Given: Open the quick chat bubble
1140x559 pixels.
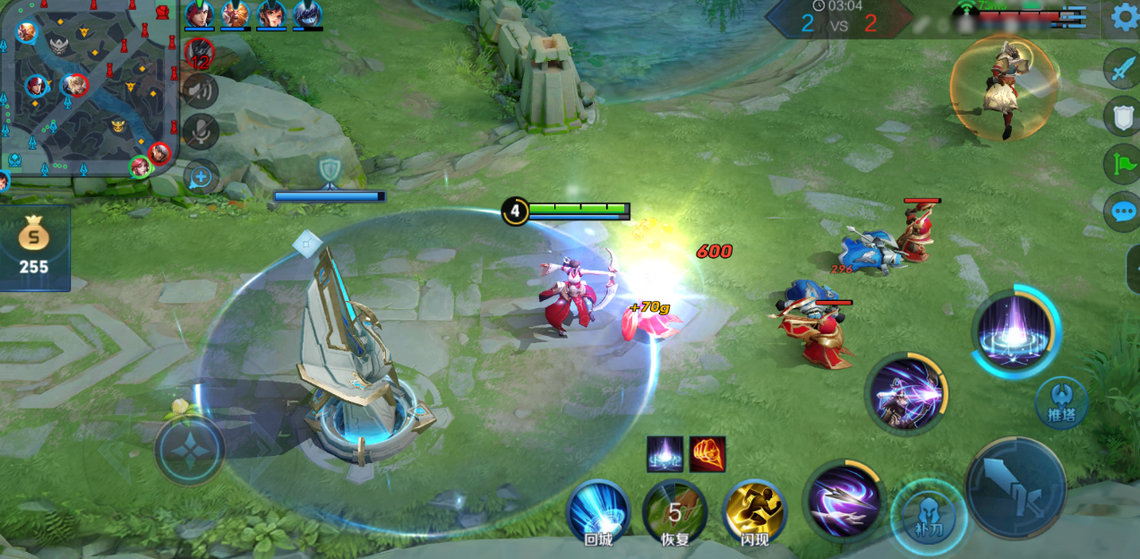Looking at the screenshot, I should pos(1122,211).
